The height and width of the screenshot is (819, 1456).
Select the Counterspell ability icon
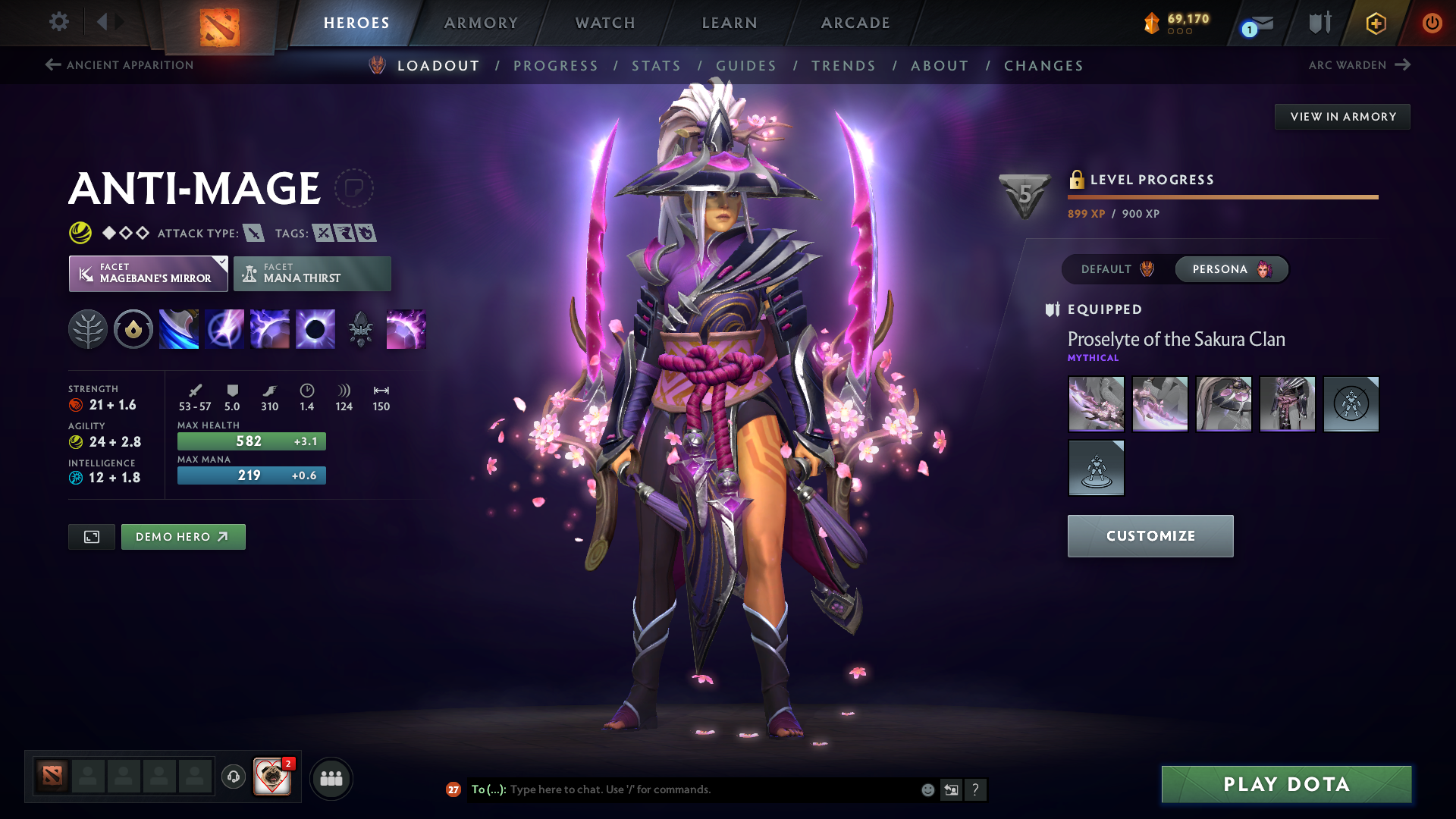[270, 328]
